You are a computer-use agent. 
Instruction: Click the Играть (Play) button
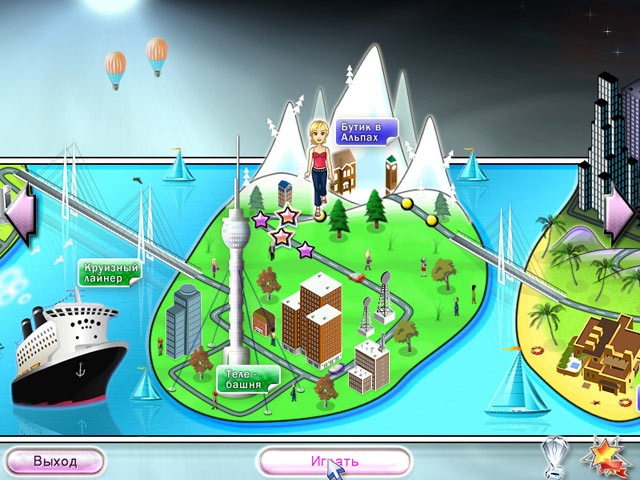click(x=334, y=461)
